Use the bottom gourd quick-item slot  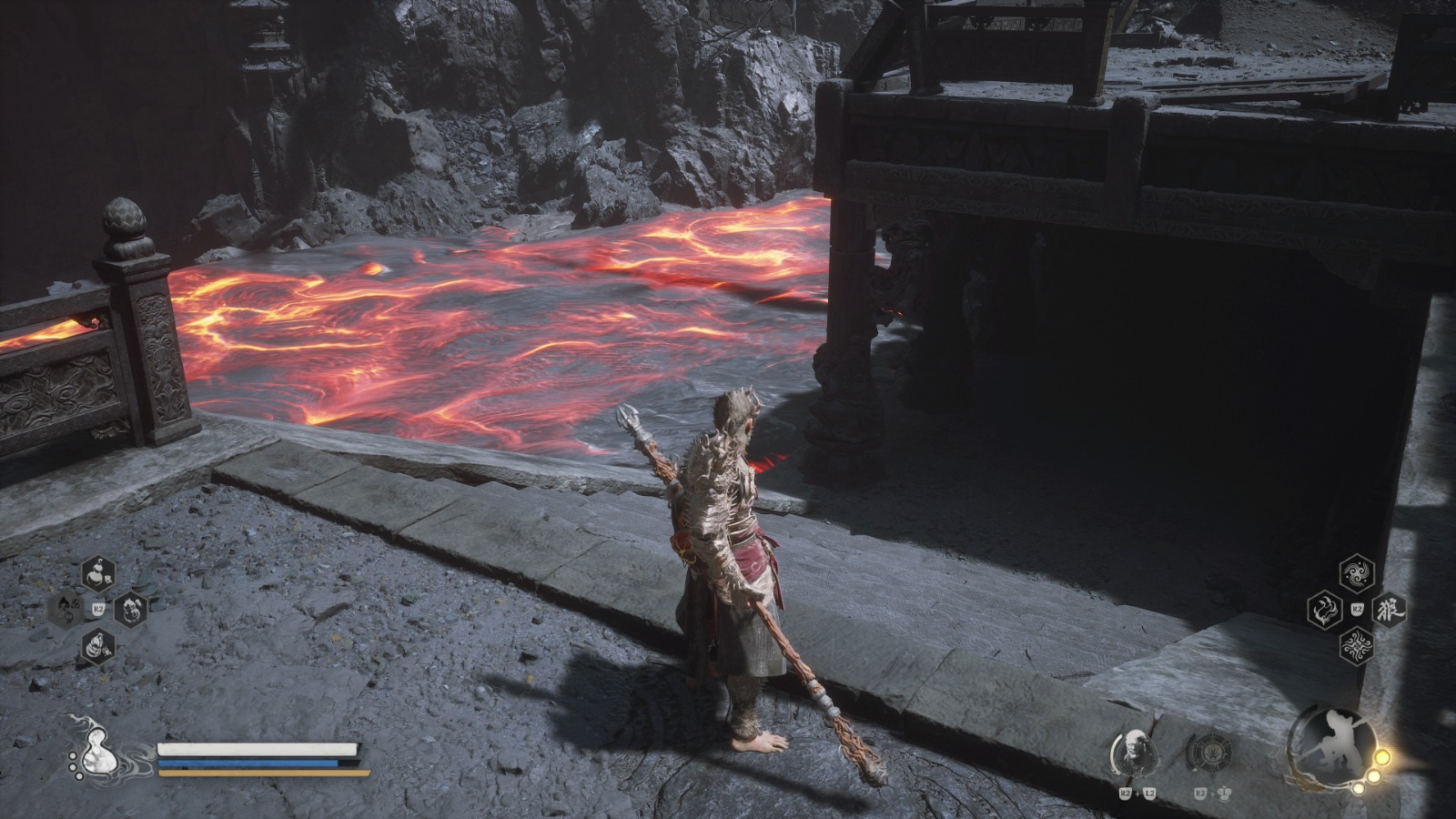pyautogui.click(x=98, y=645)
